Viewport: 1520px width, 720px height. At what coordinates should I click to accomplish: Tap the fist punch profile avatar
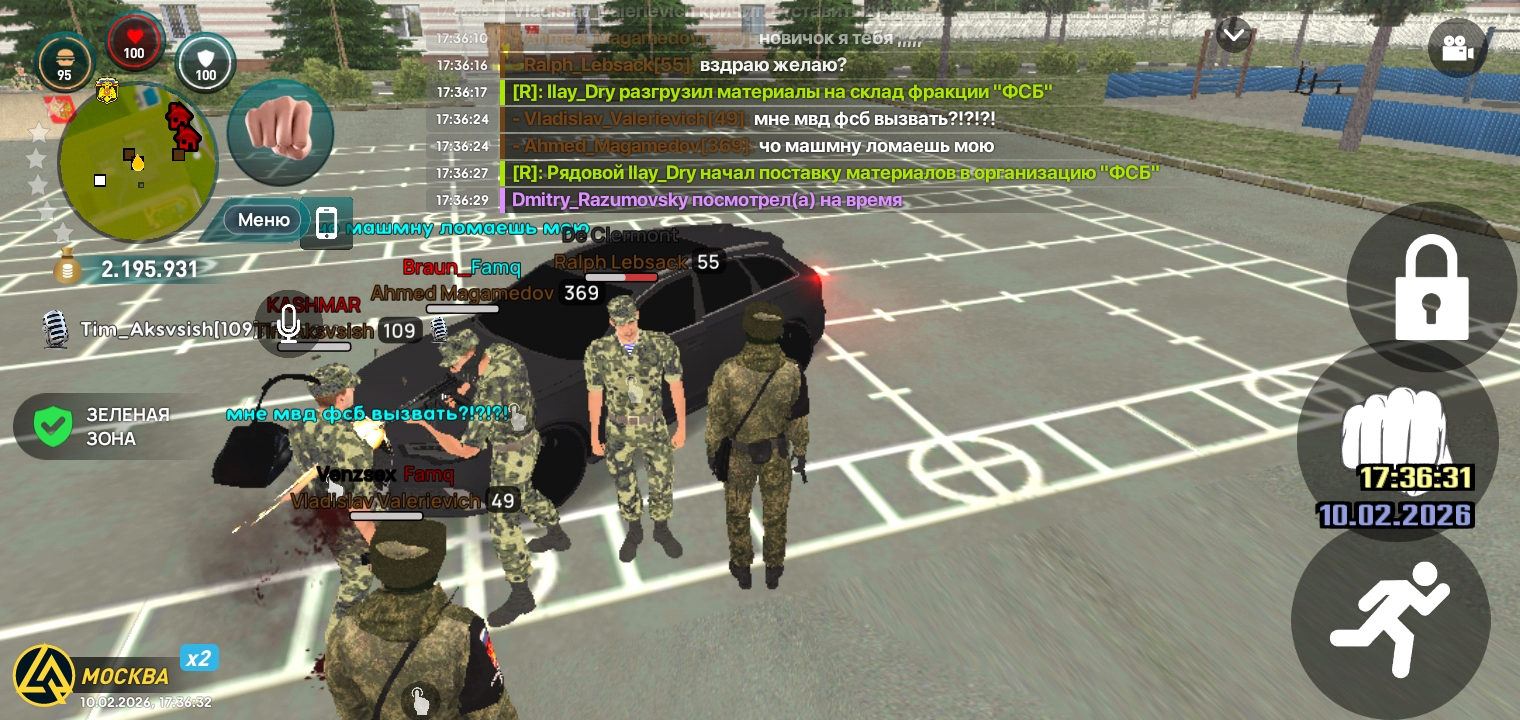click(280, 131)
